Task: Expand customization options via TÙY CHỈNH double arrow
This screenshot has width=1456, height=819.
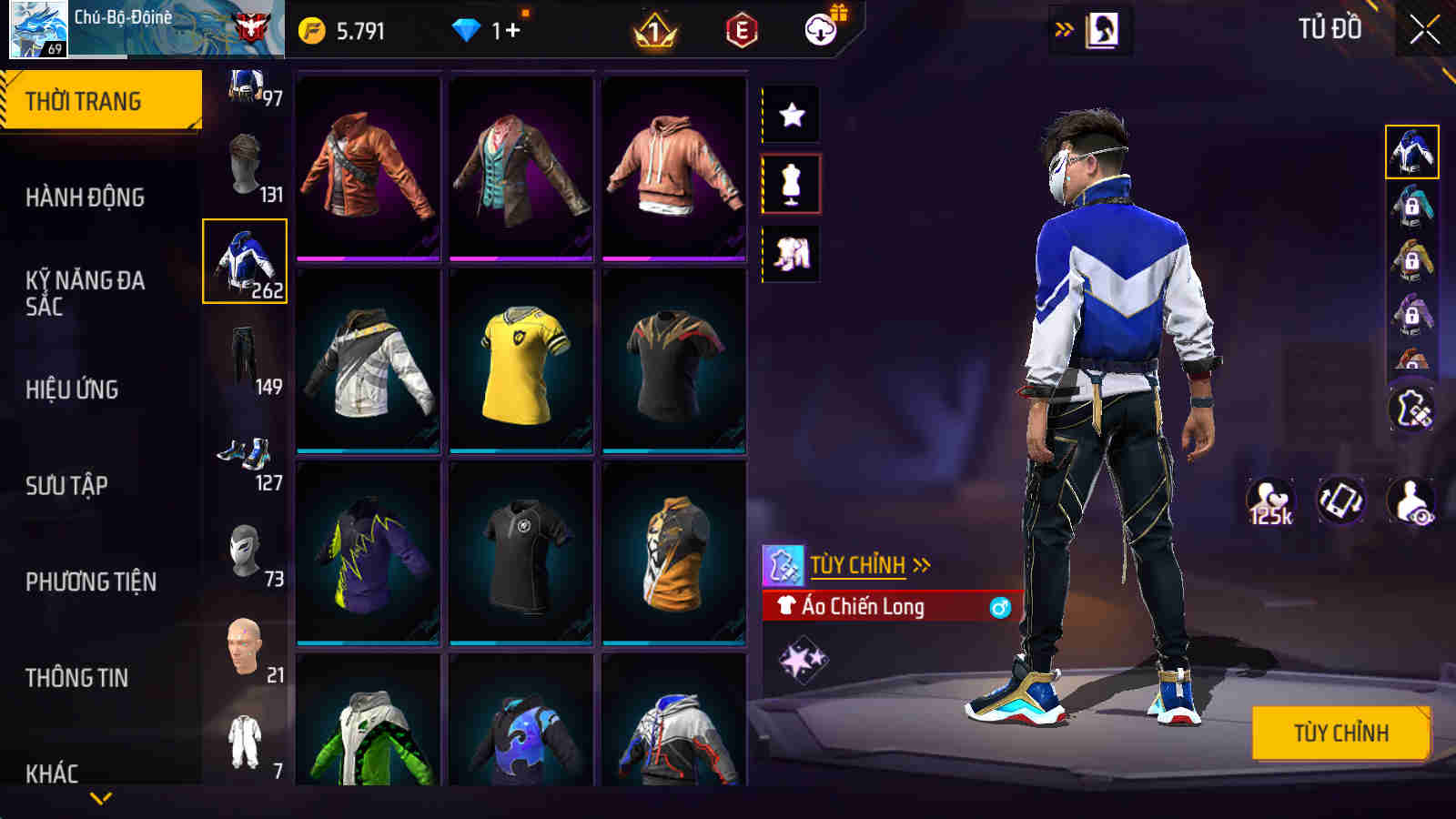Action: [x=923, y=566]
